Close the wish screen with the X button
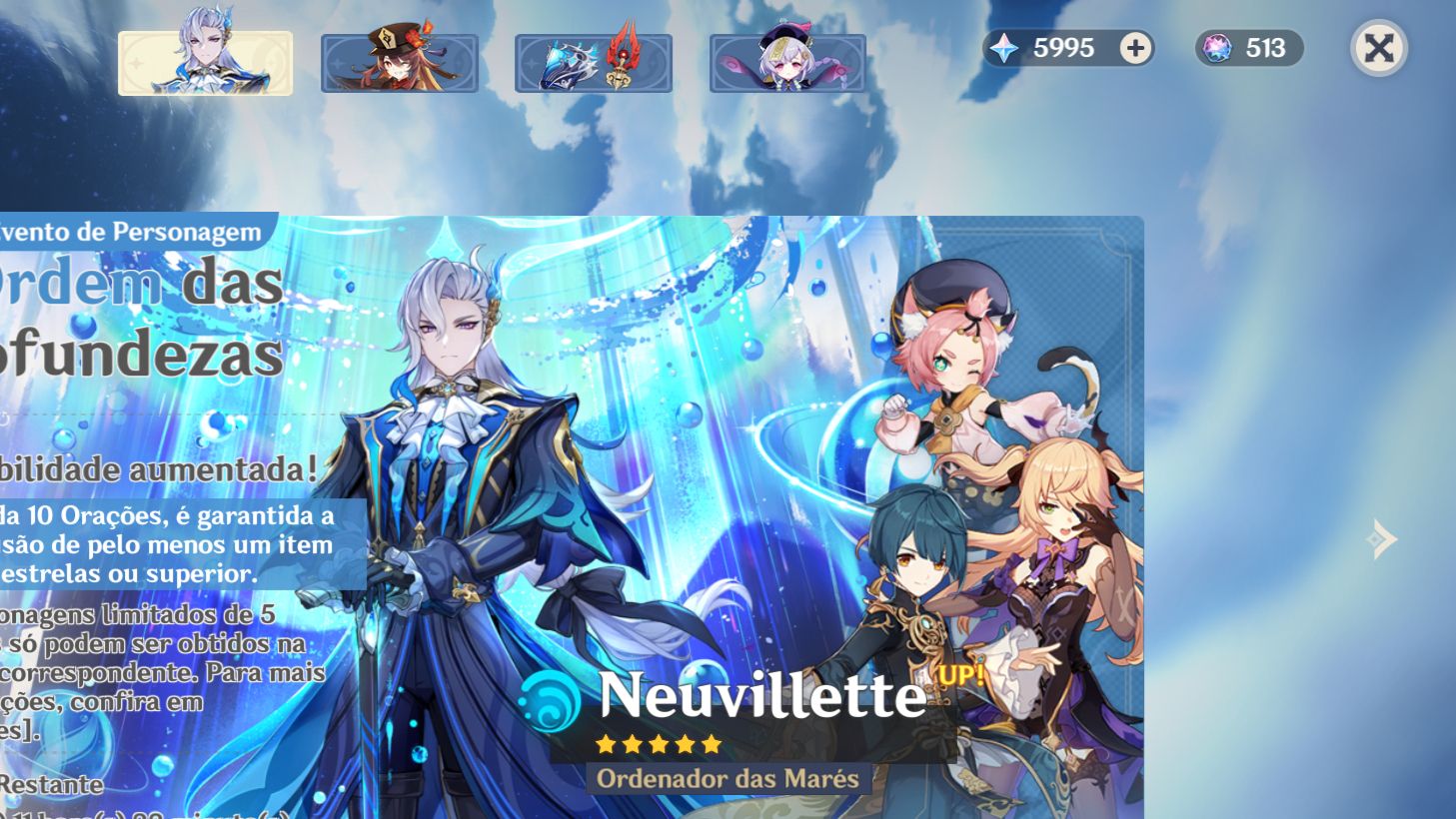The width and height of the screenshot is (1456, 819). click(1378, 49)
